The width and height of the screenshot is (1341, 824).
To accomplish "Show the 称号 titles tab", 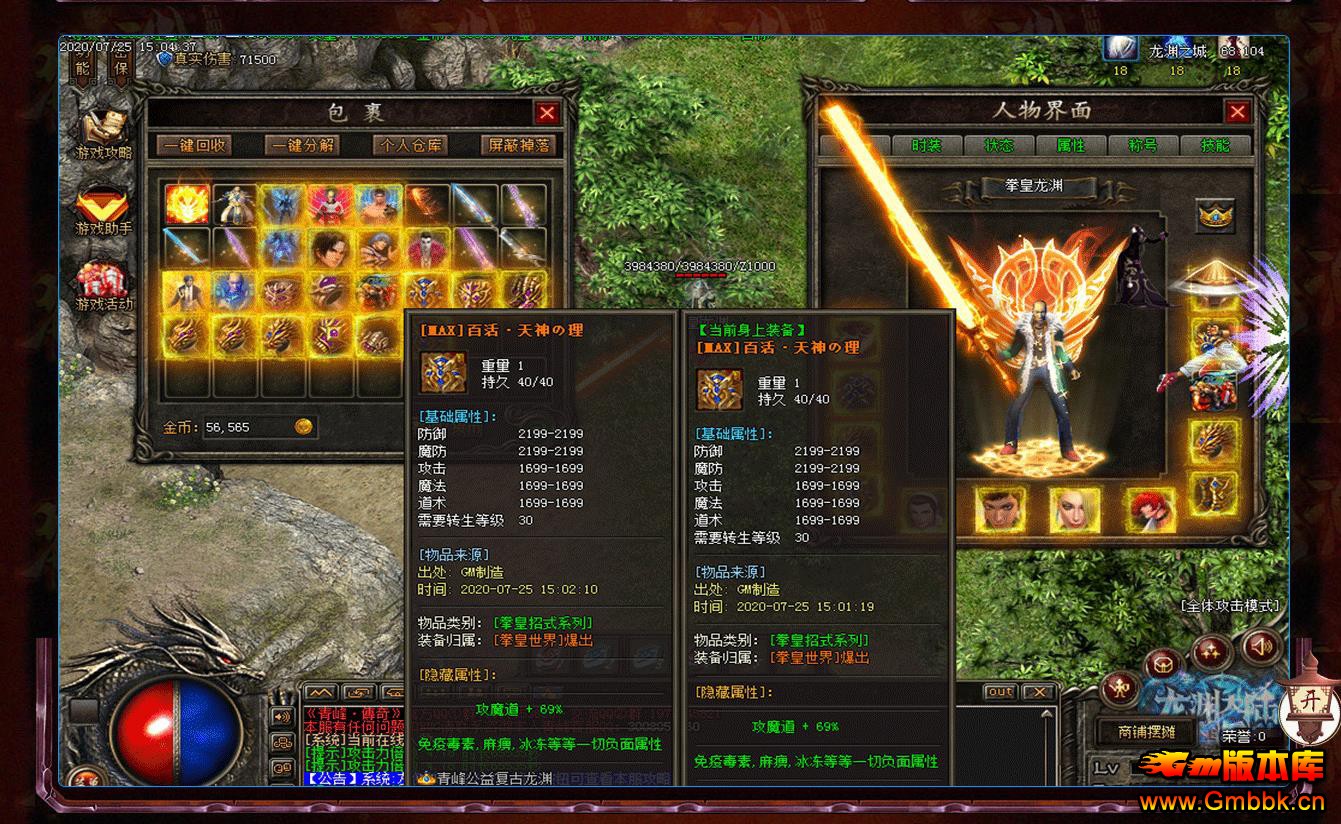I will [1142, 145].
